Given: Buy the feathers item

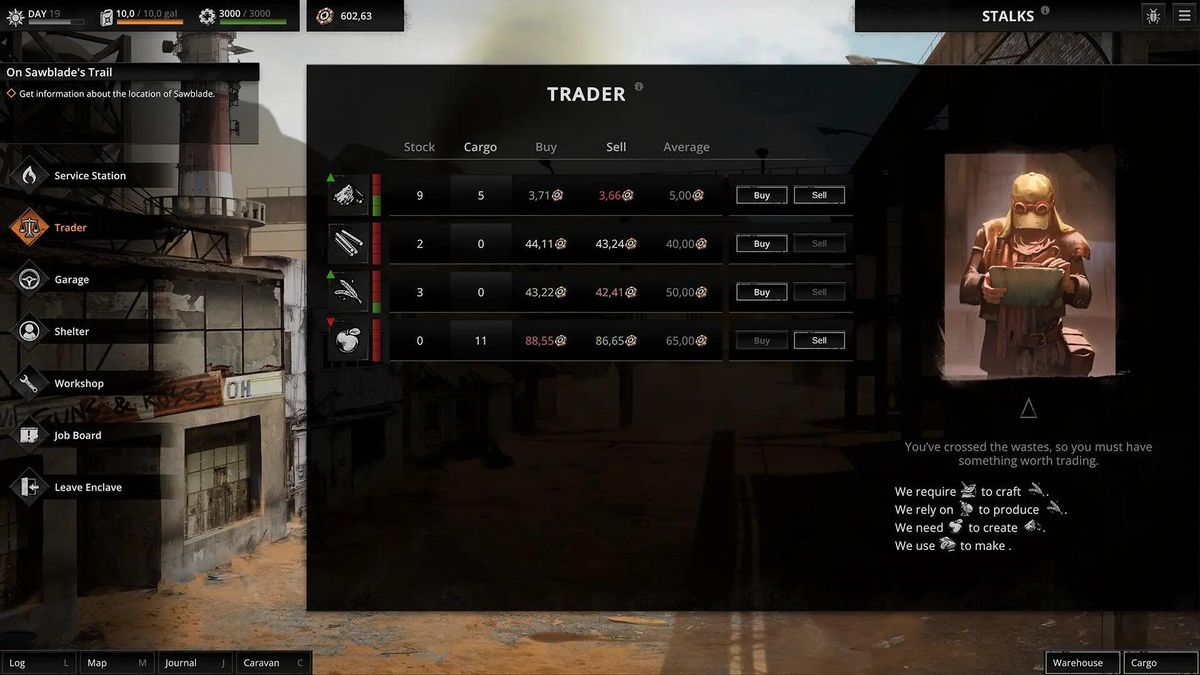Looking at the screenshot, I should click(761, 292).
